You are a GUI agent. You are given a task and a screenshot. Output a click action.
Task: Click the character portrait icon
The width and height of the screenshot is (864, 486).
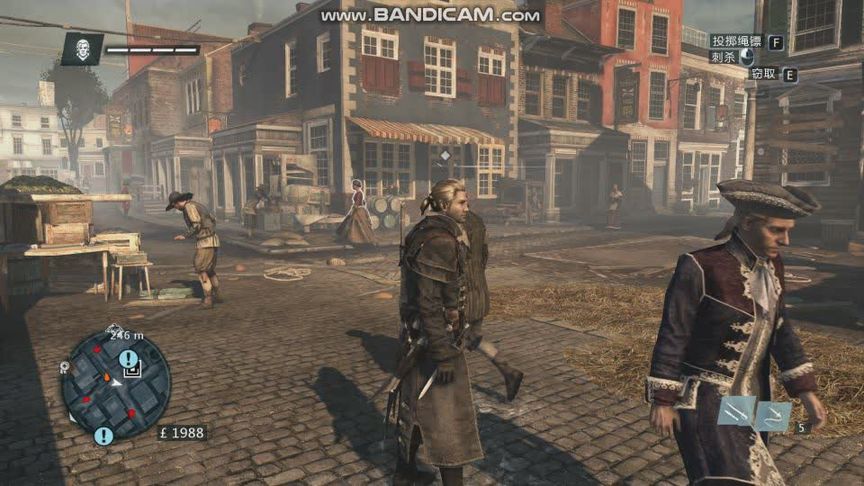pos(82,49)
